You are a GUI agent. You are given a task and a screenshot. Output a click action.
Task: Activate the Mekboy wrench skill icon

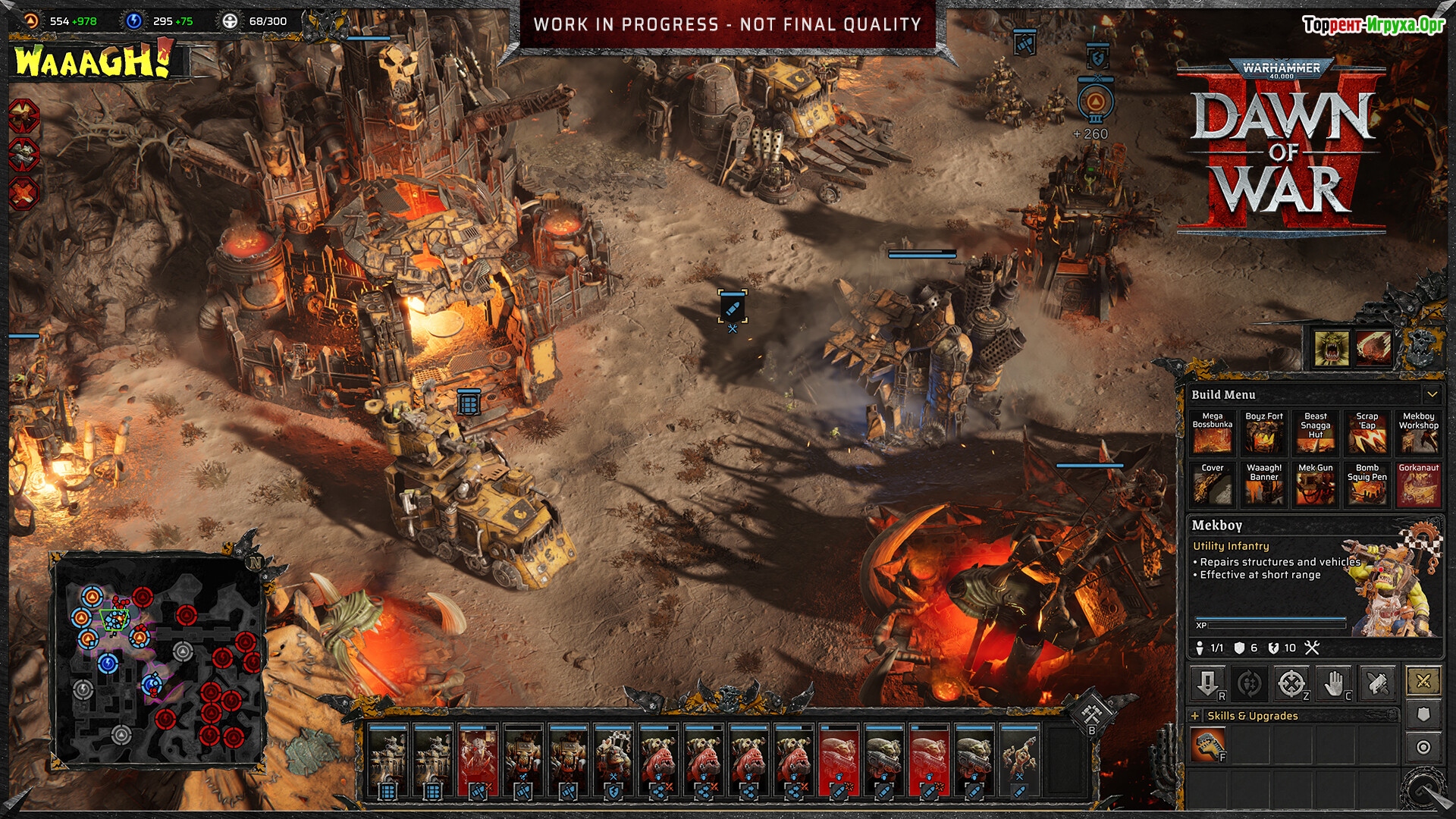(x=1207, y=745)
